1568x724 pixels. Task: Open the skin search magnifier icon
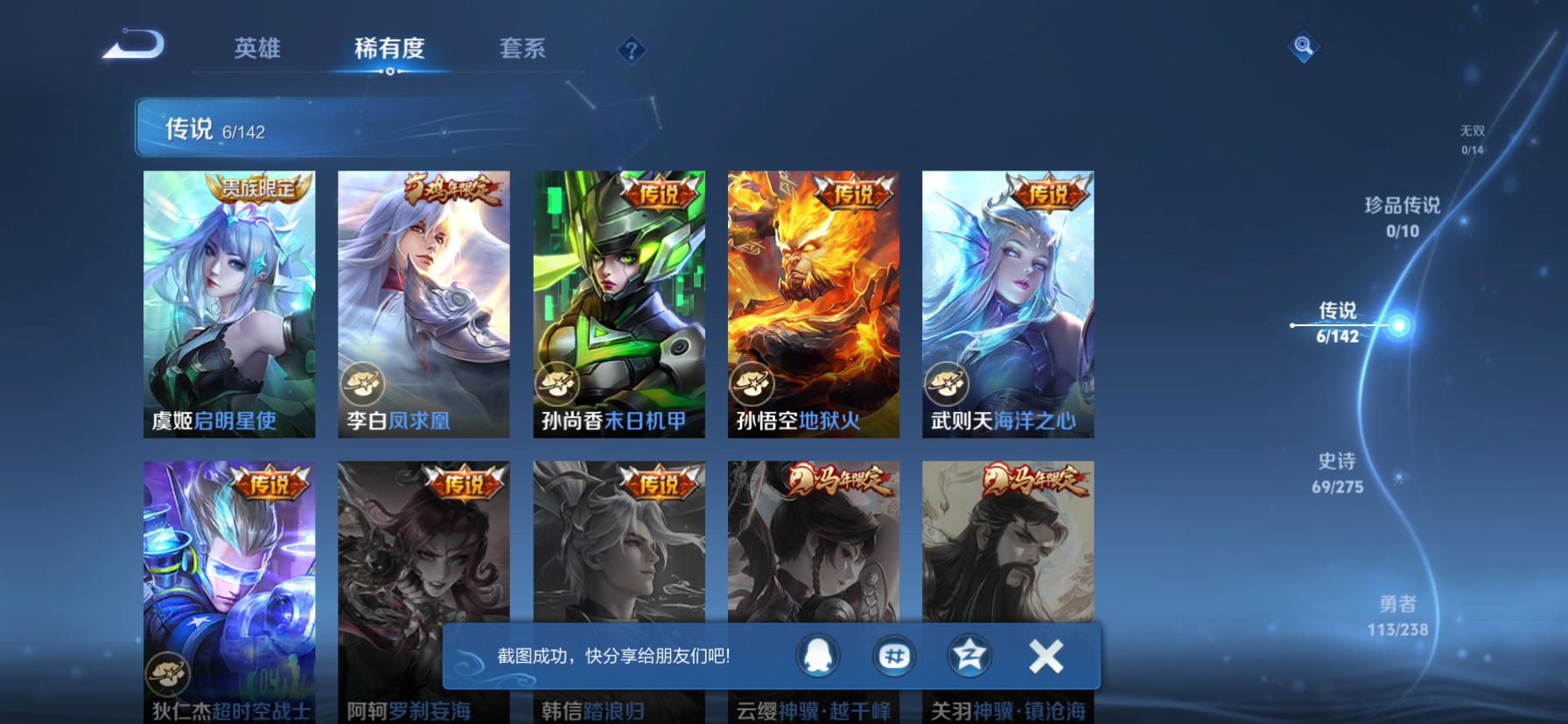[1303, 47]
